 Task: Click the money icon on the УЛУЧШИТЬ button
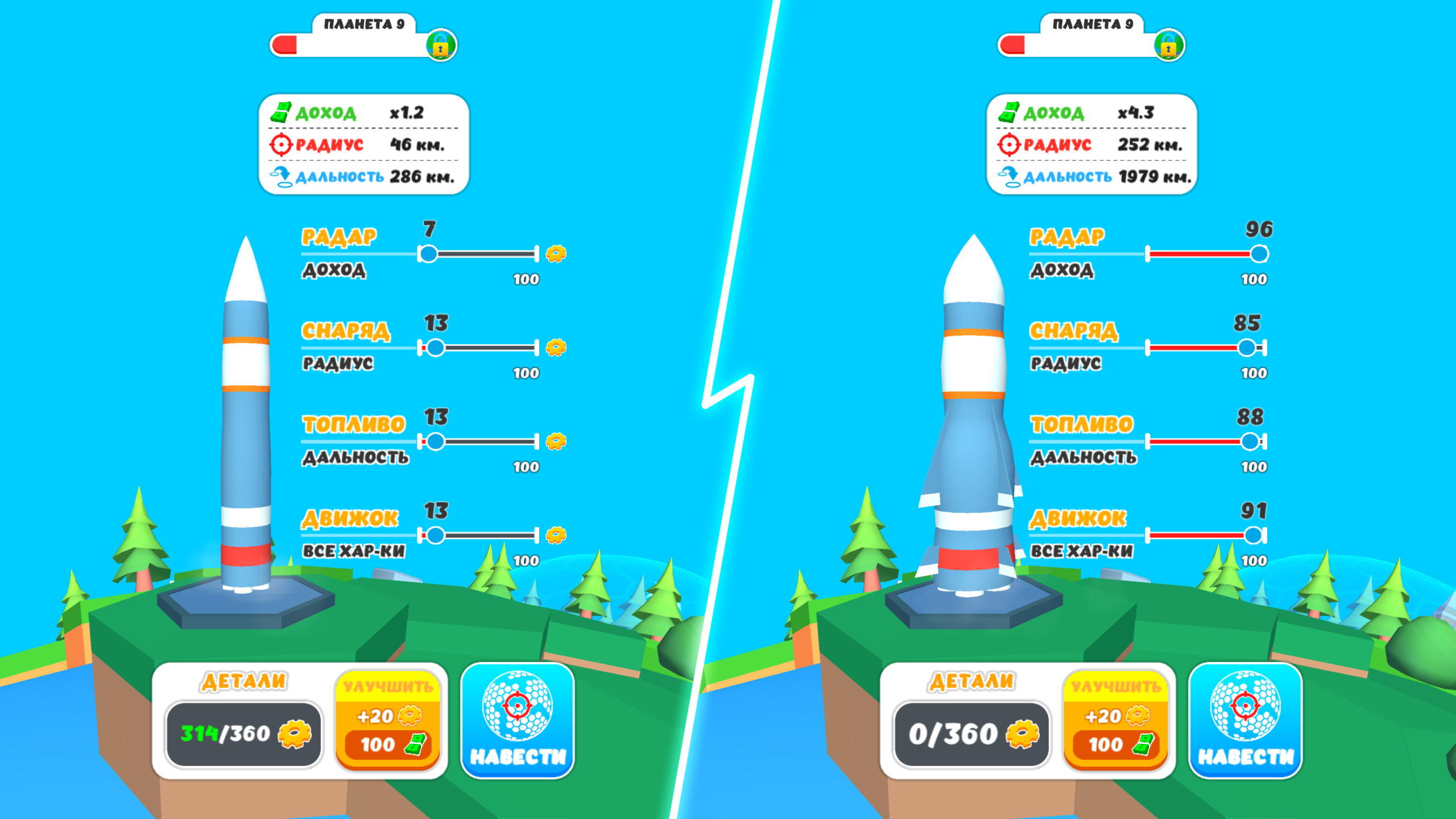(417, 746)
